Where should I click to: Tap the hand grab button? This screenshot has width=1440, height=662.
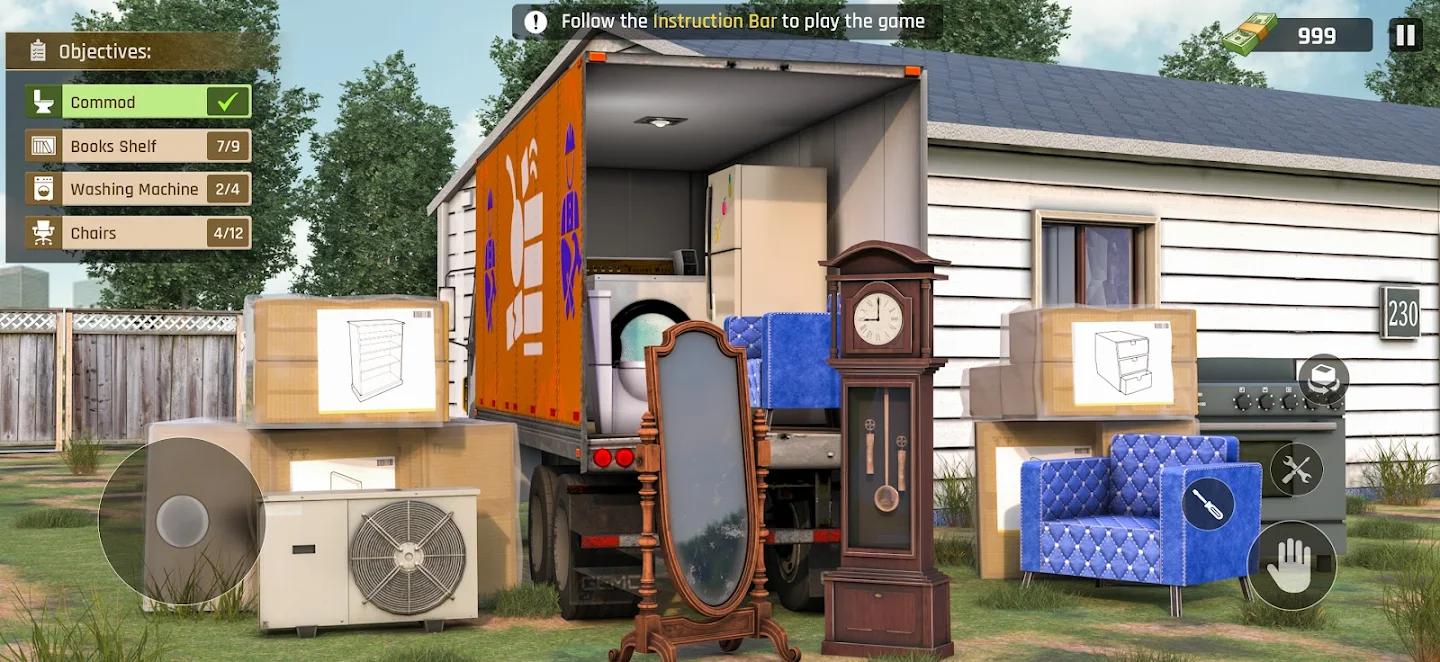[1291, 566]
